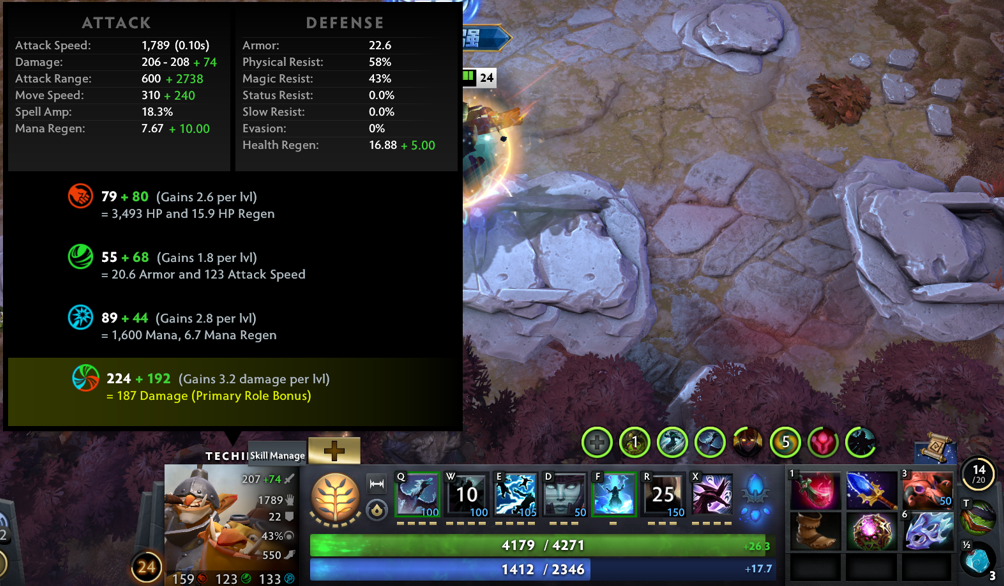Open the golden talent tree emblem

coord(335,498)
